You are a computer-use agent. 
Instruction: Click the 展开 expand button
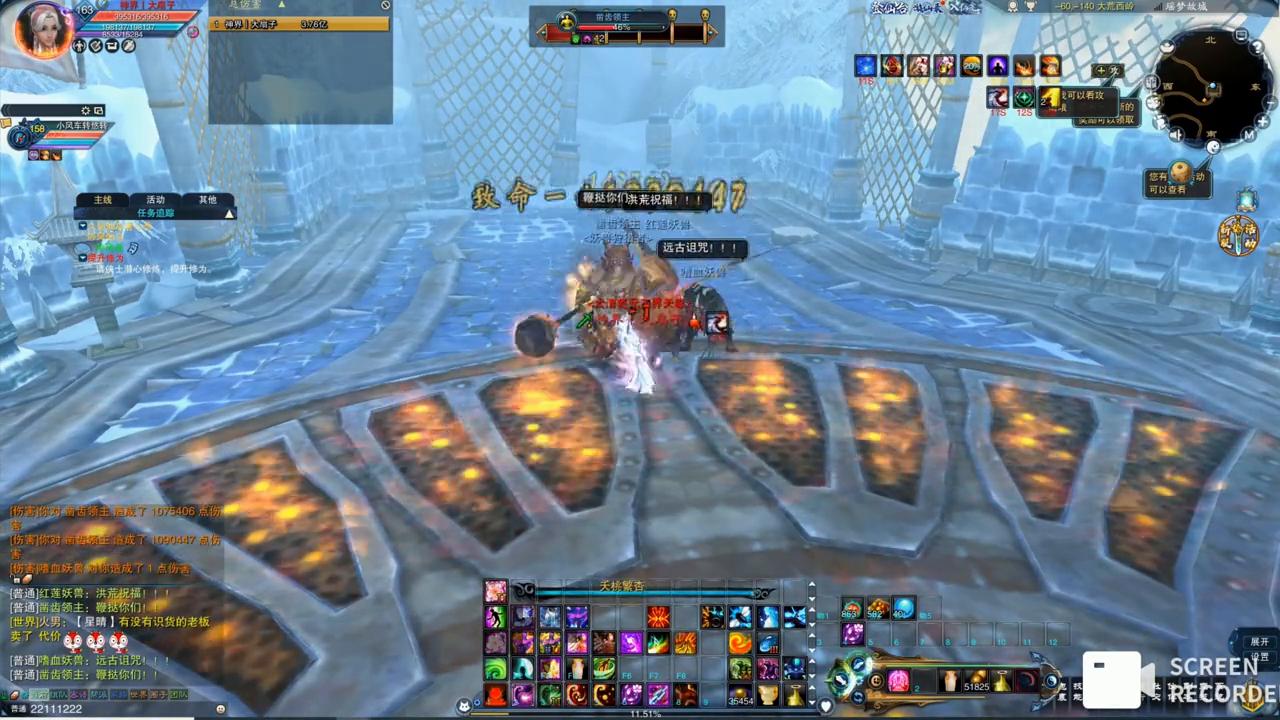pyautogui.click(x=1259, y=641)
